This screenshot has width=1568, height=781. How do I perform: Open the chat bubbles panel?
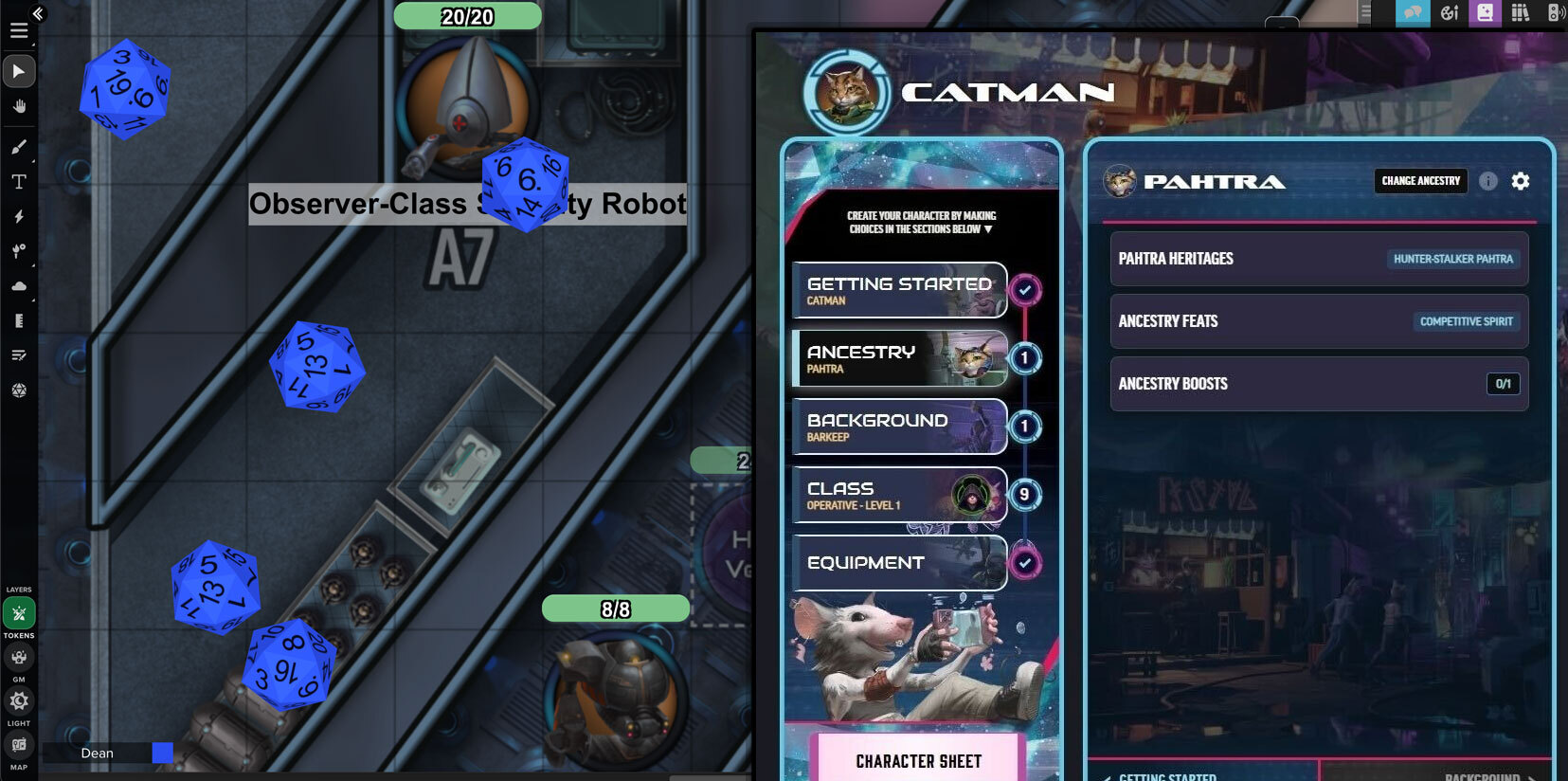[1411, 13]
